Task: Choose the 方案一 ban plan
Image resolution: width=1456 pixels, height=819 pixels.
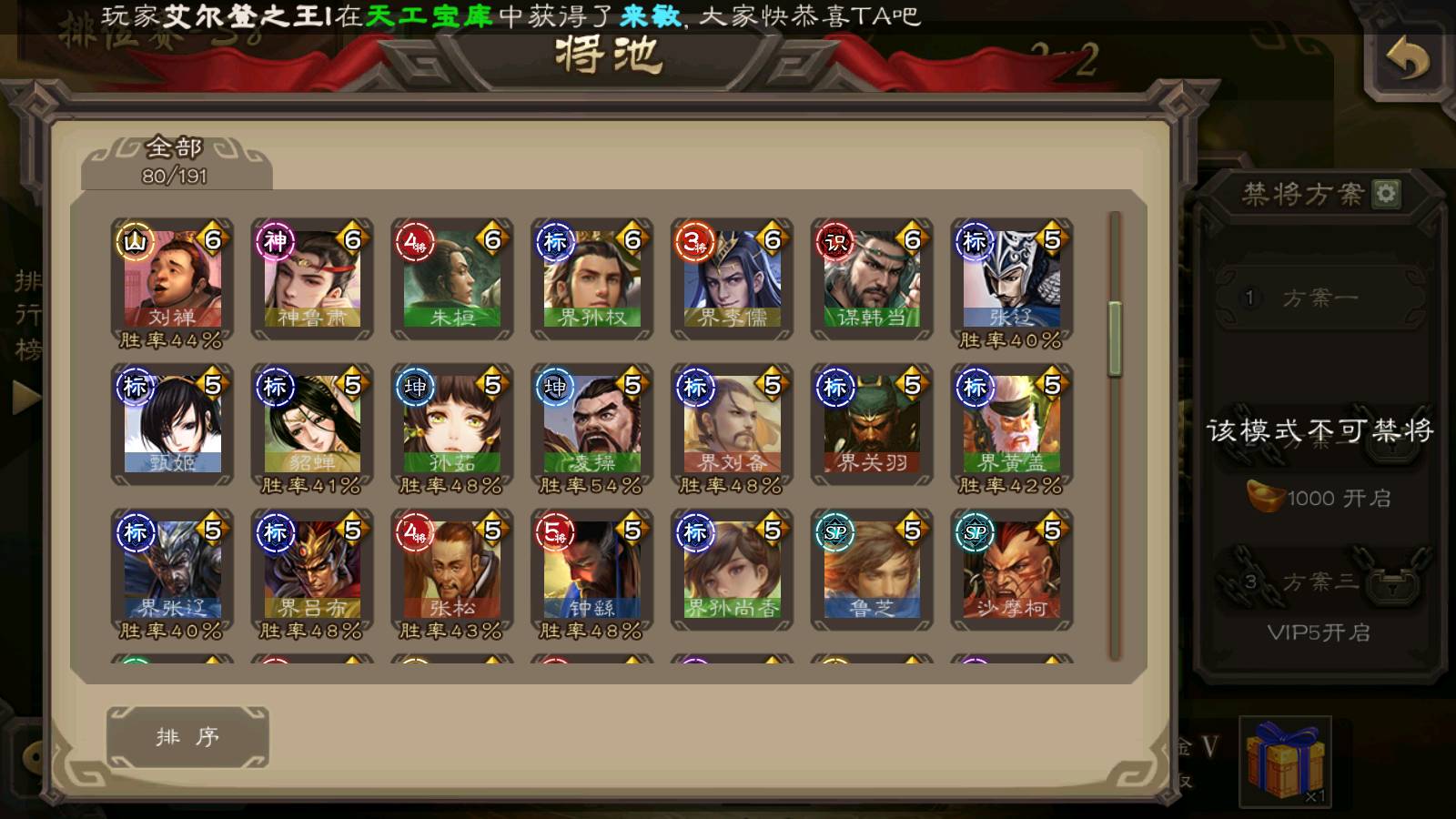Action: point(1319,298)
